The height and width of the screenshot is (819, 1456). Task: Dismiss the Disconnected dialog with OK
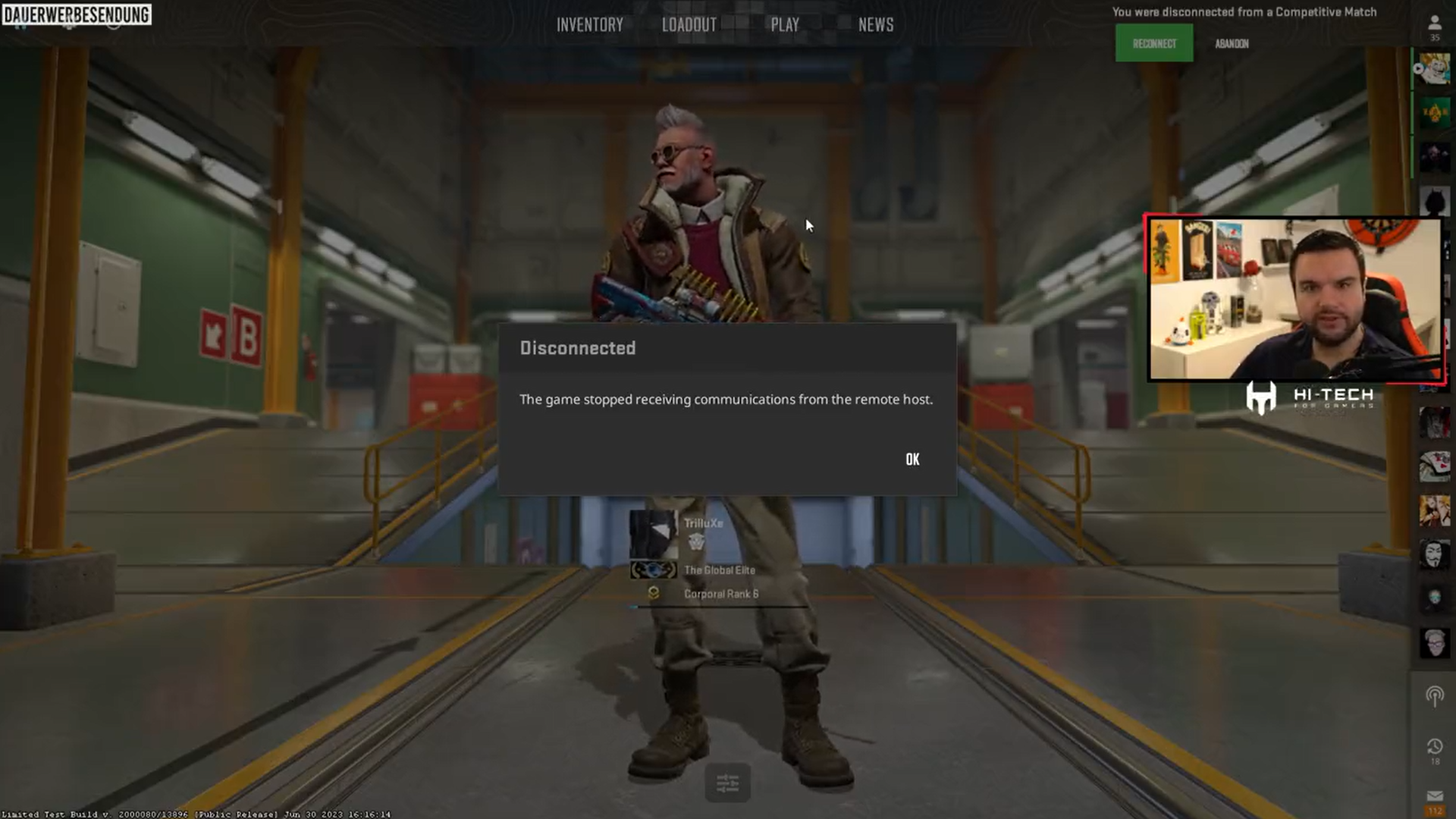912,459
